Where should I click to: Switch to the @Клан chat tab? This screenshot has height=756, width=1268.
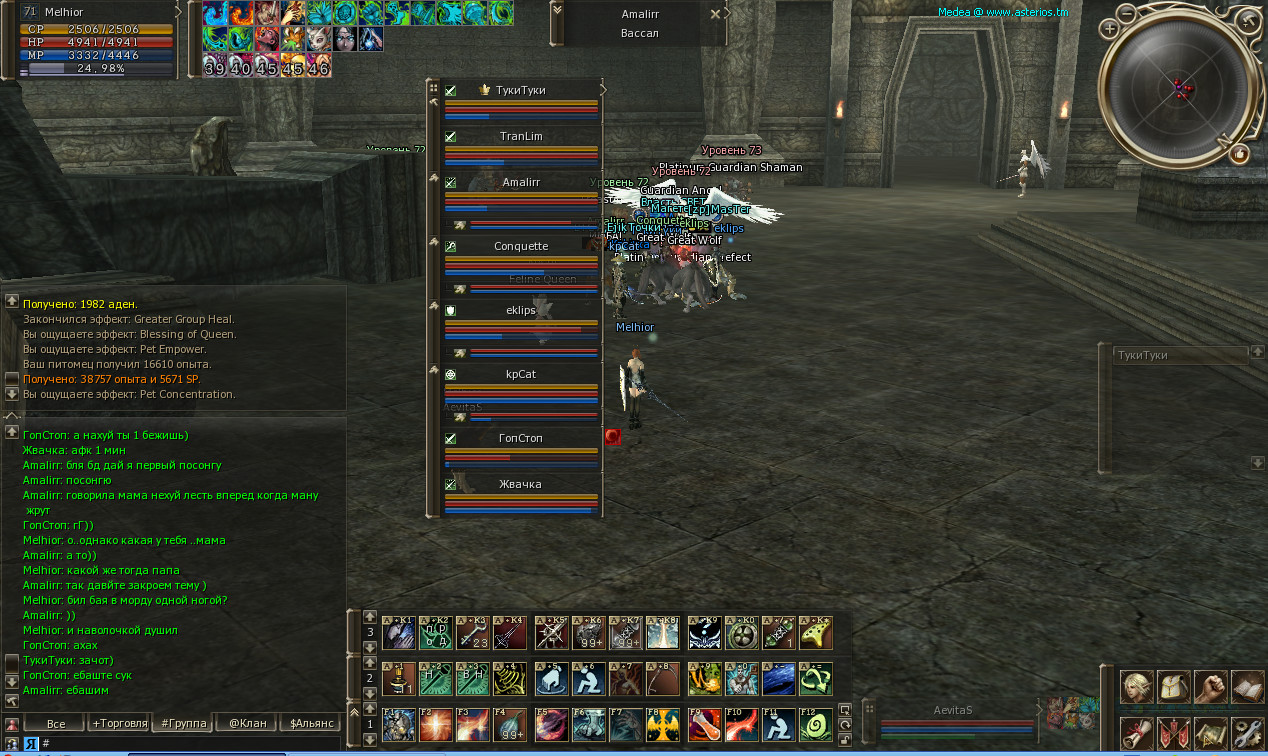tap(245, 722)
